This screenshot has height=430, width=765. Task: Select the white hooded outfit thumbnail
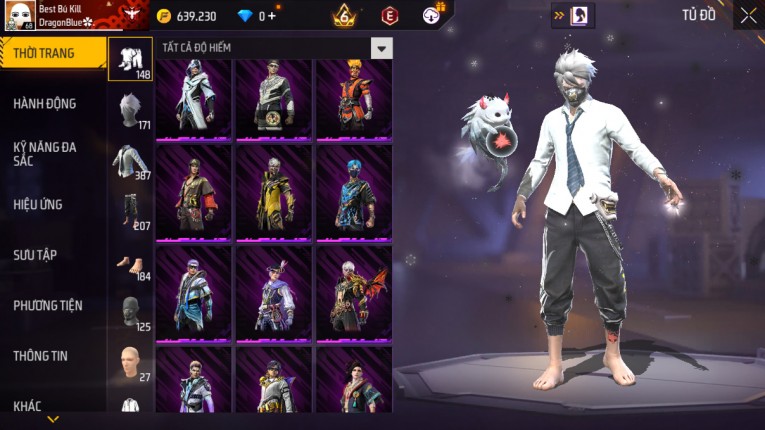[193, 98]
